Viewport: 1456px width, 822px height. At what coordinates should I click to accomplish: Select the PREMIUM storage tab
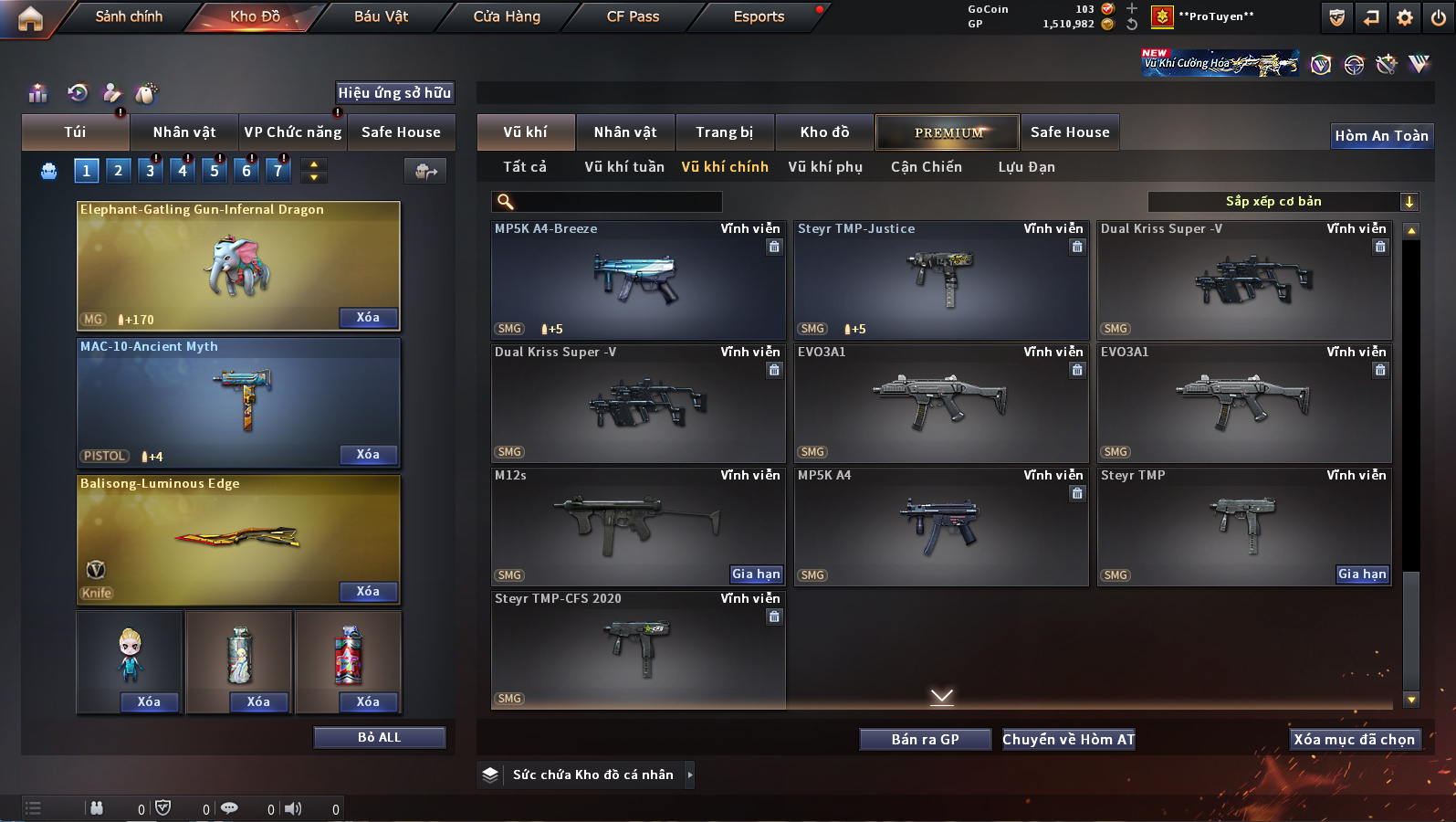[x=948, y=132]
